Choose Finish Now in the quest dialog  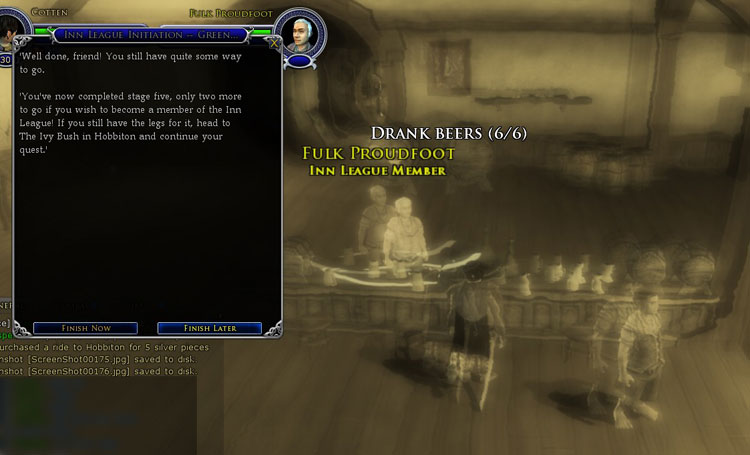[x=85, y=328]
